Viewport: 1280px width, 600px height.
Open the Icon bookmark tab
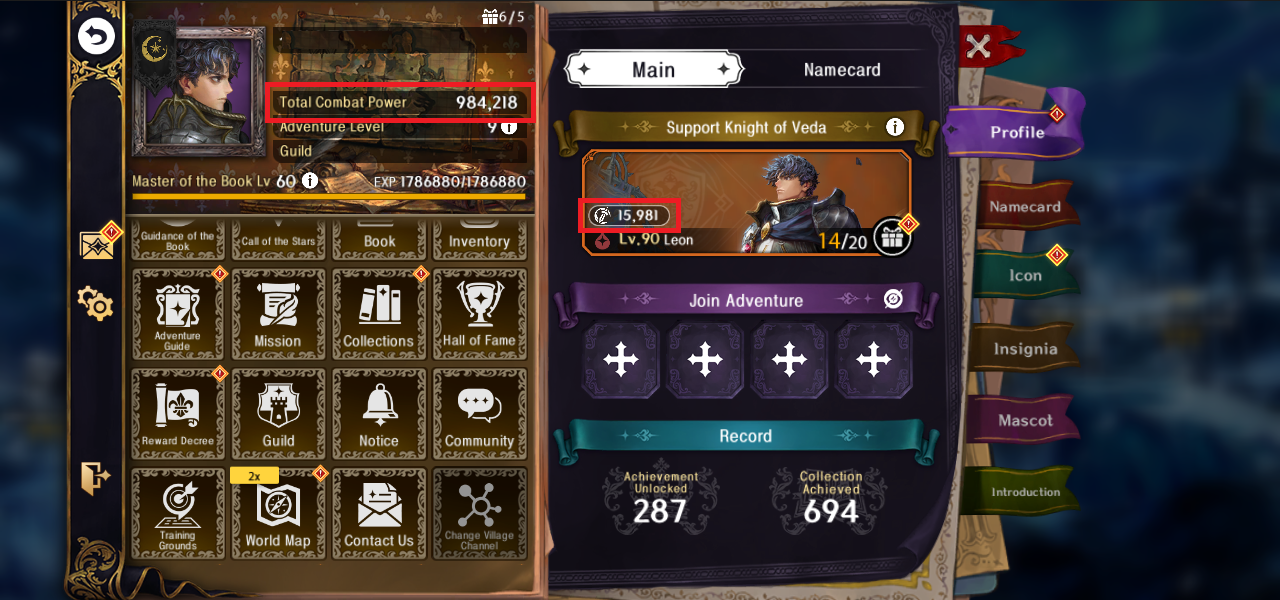tap(1025, 276)
